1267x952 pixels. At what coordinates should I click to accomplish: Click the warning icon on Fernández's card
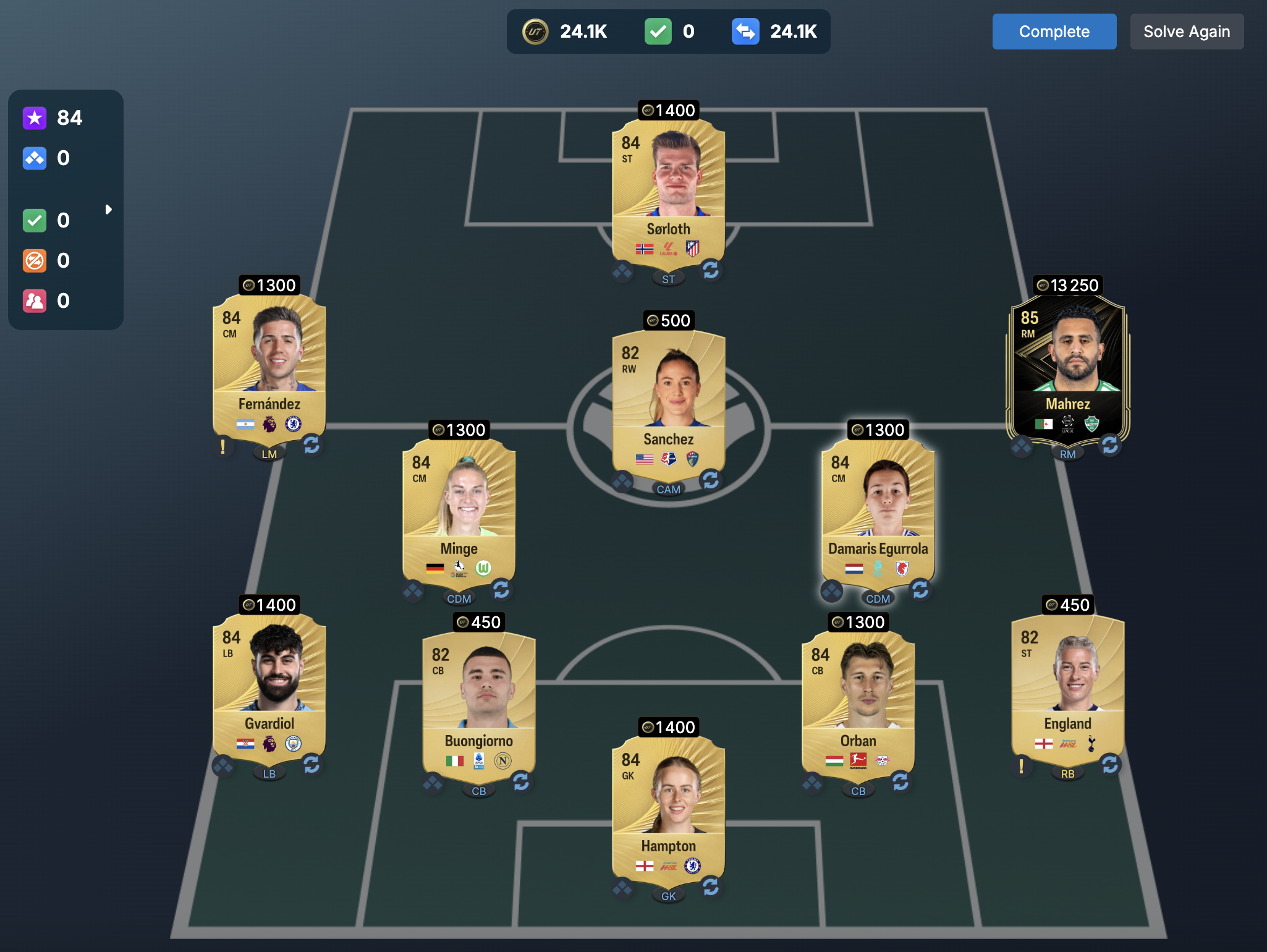point(223,446)
